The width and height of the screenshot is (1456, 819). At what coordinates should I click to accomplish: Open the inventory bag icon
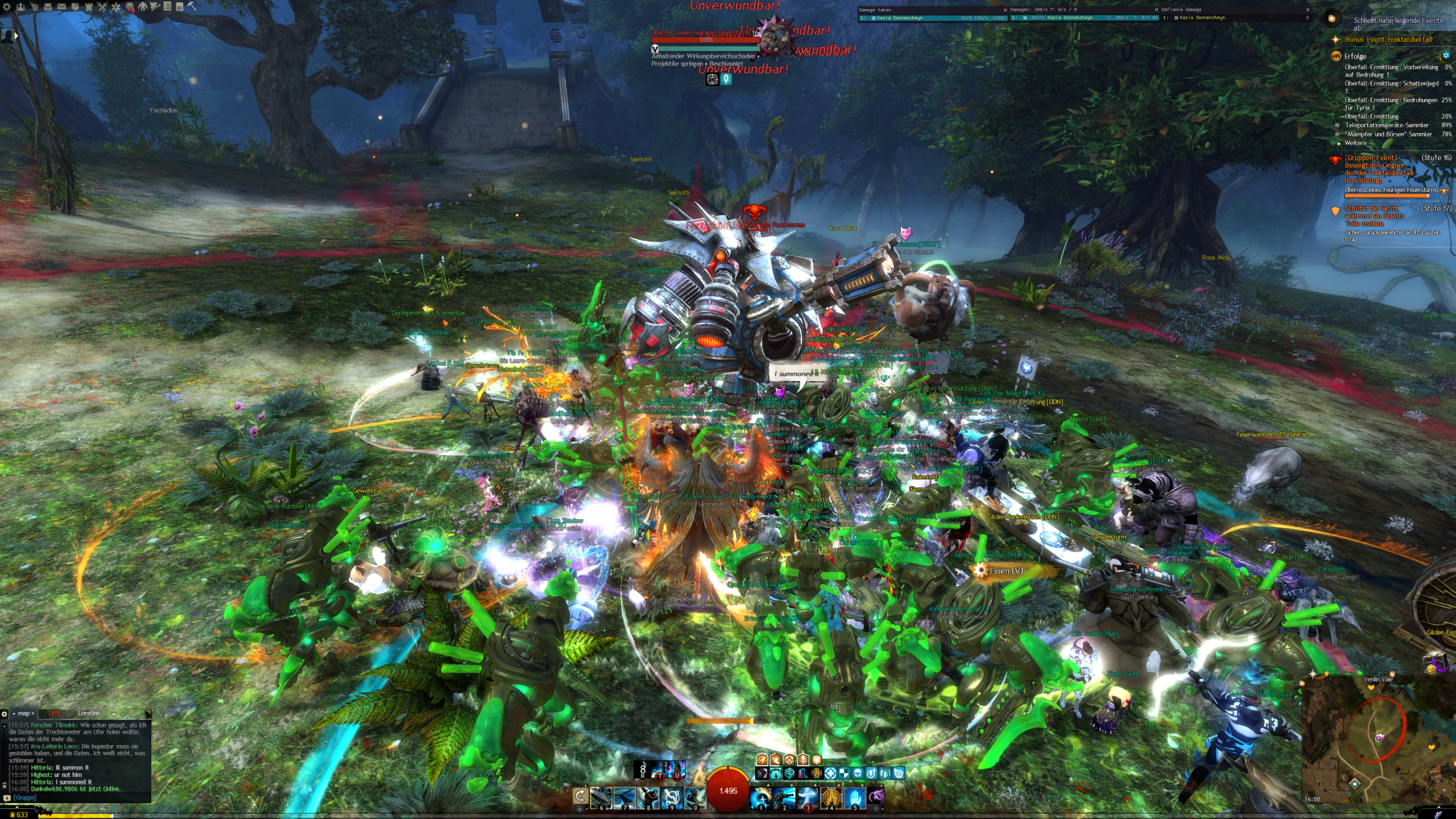[48, 7]
